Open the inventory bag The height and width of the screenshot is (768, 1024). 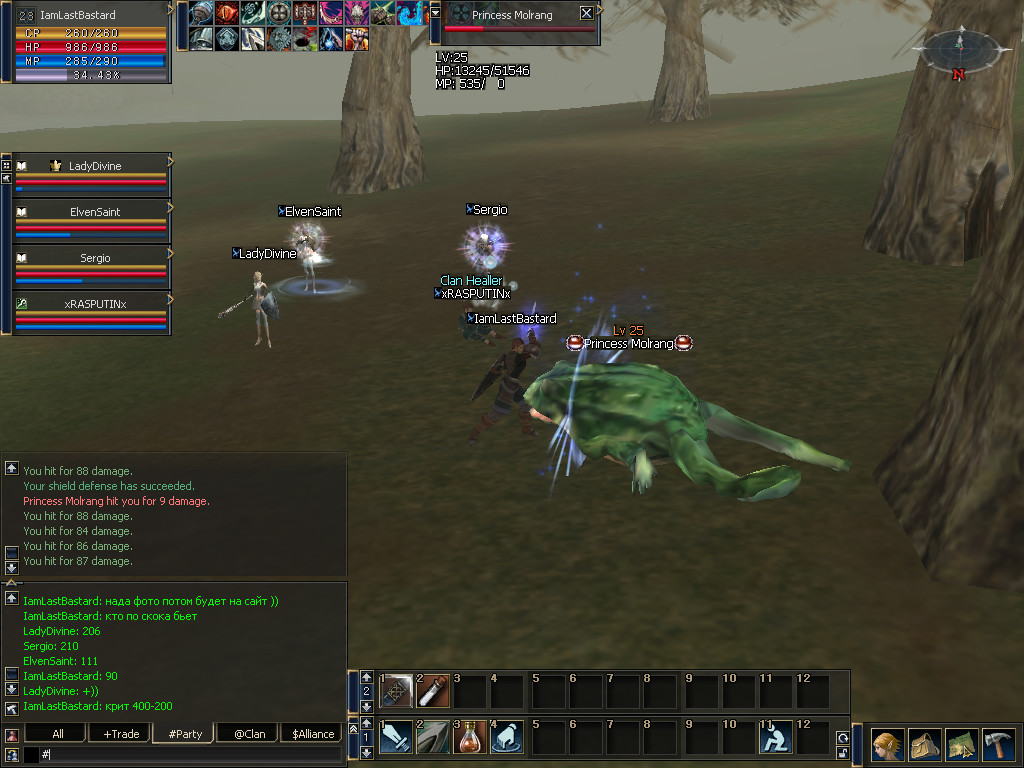[924, 745]
